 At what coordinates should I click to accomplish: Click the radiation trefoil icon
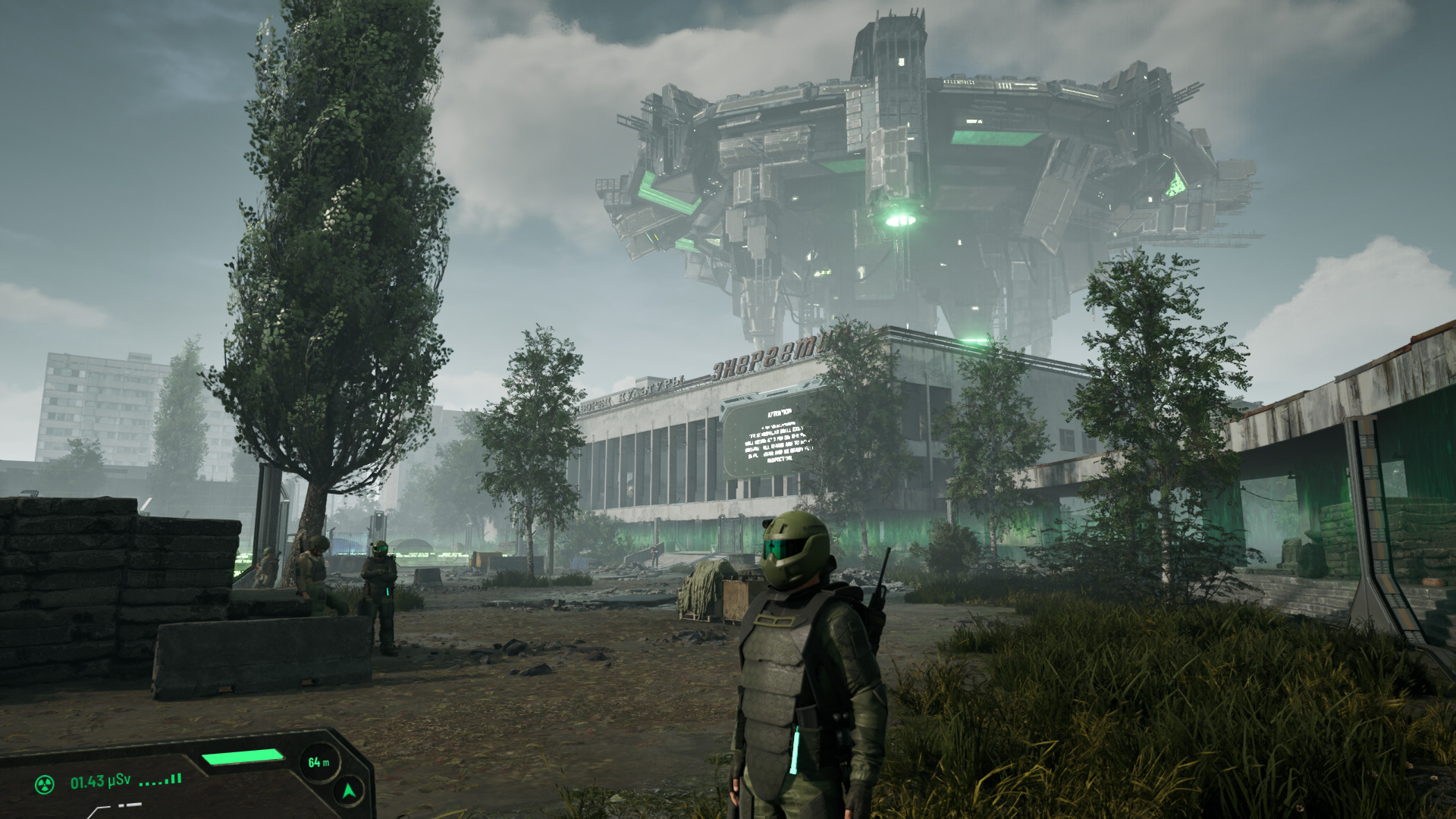(45, 784)
